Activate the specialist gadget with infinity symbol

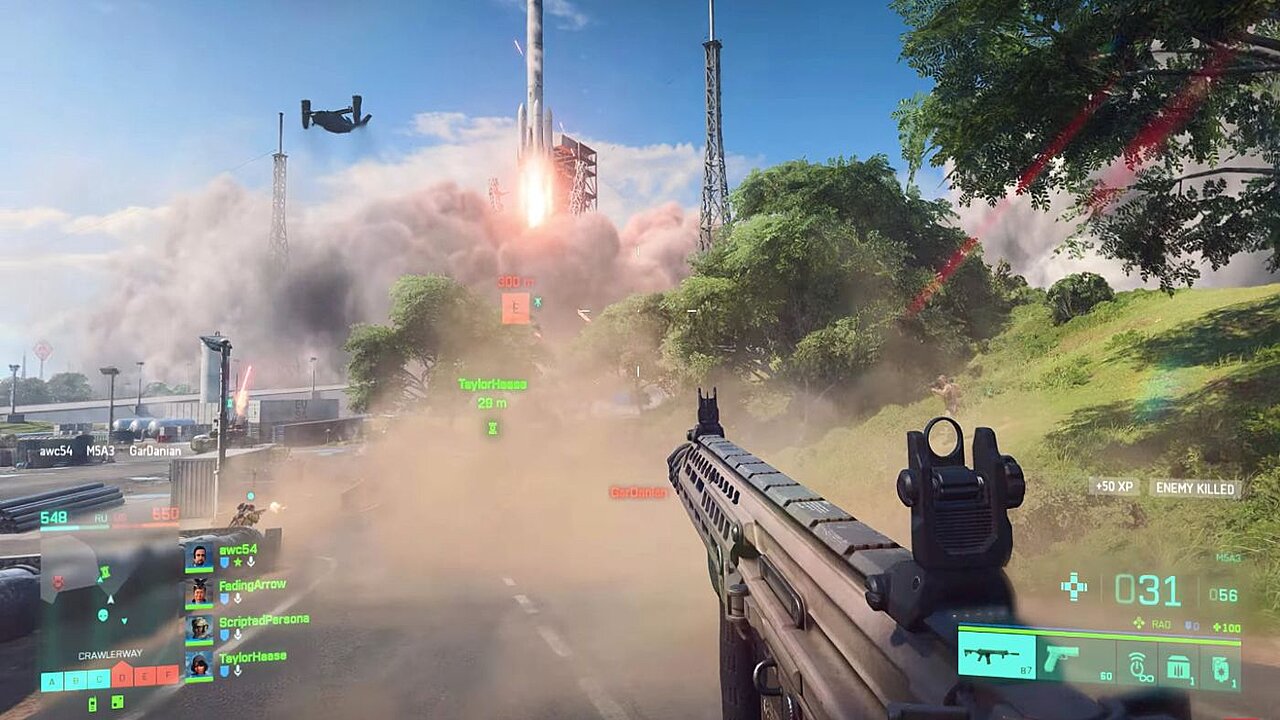[1136, 664]
